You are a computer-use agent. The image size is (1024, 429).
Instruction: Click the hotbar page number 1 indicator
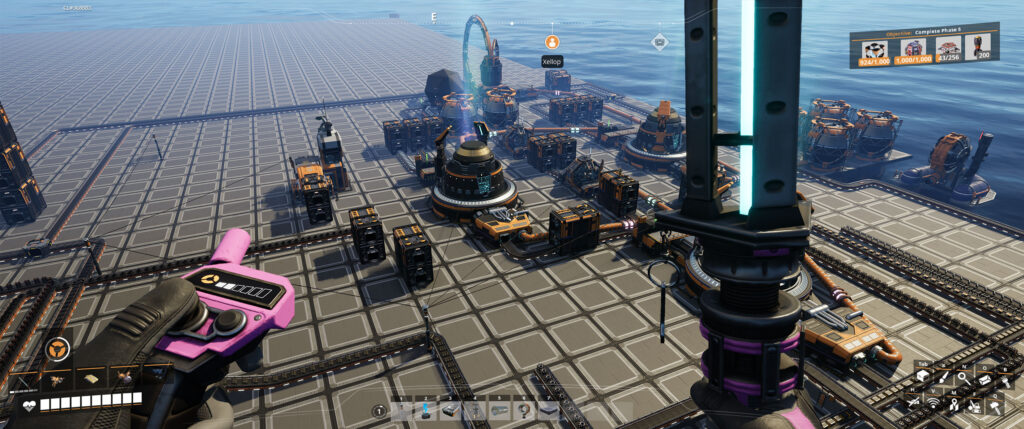click(x=379, y=410)
